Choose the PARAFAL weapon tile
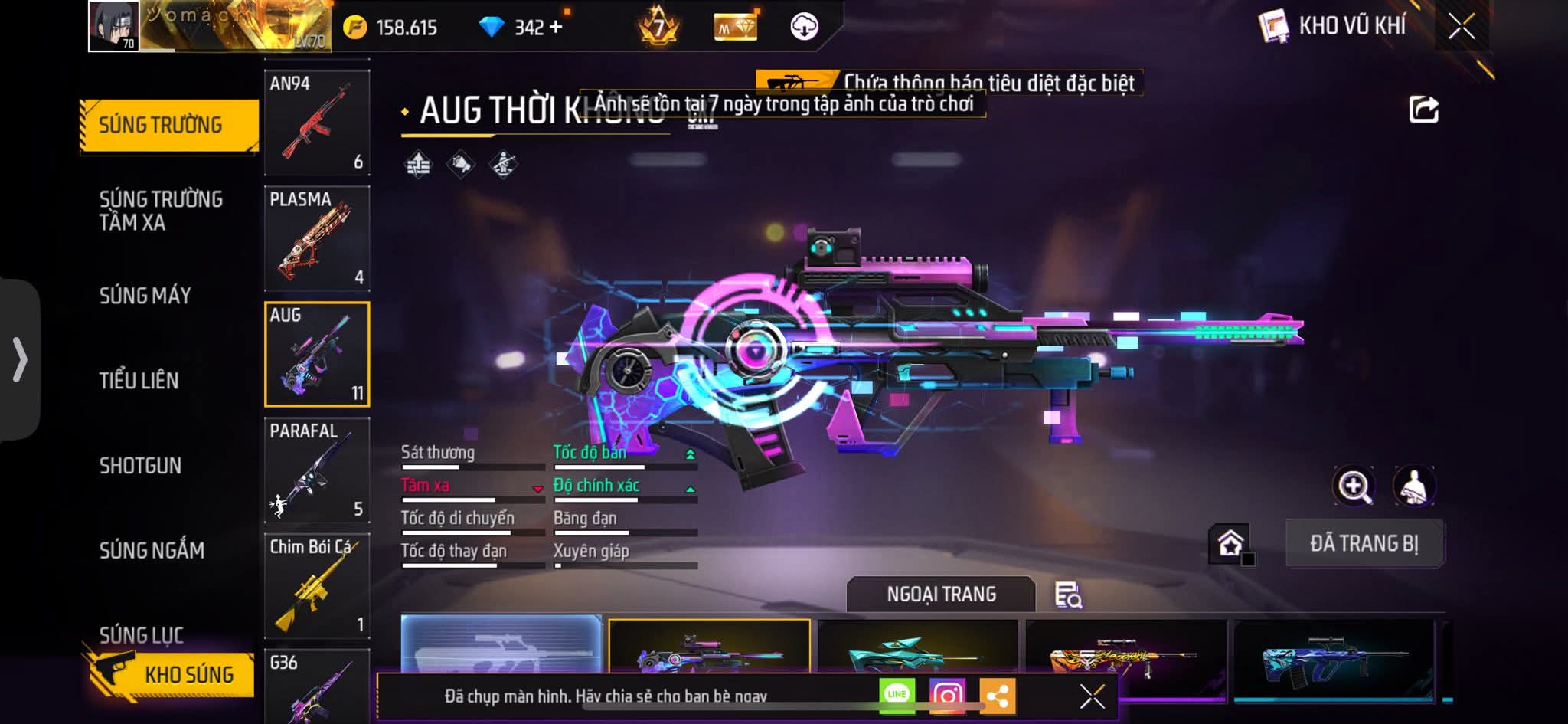 (x=317, y=470)
